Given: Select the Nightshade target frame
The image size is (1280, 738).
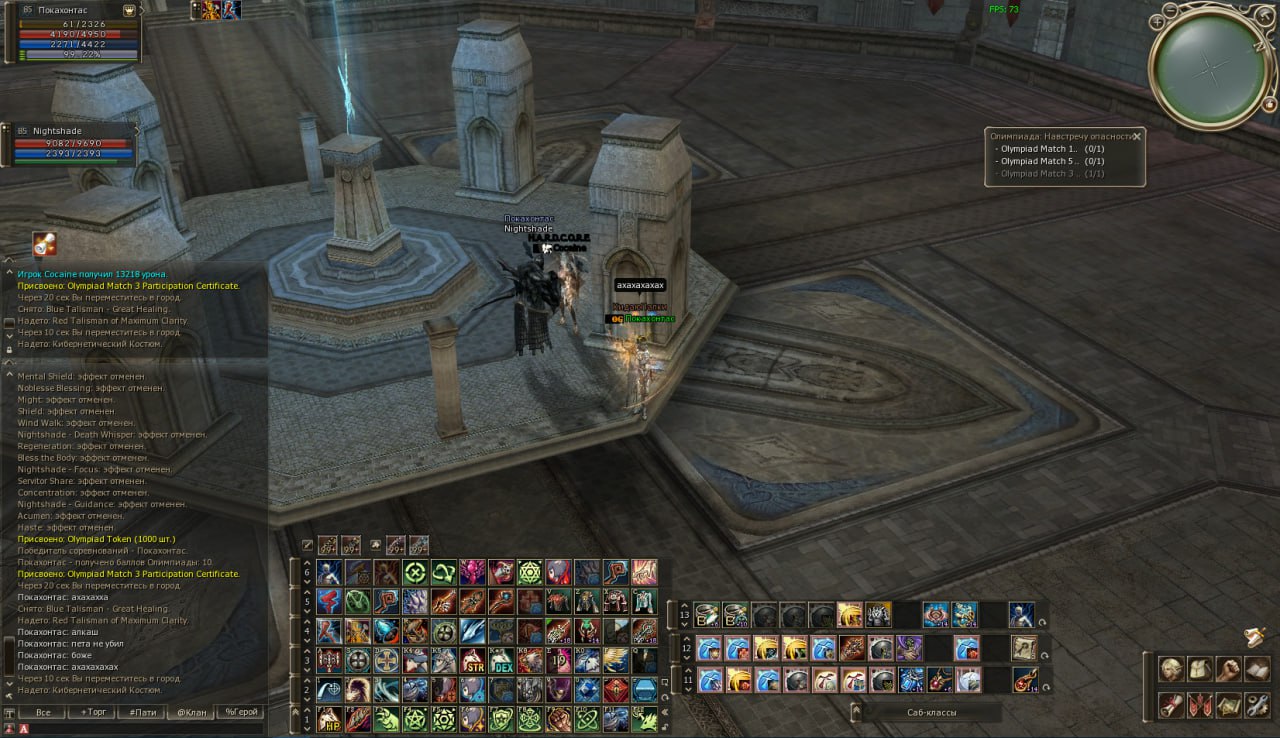Looking at the screenshot, I should (x=72, y=143).
